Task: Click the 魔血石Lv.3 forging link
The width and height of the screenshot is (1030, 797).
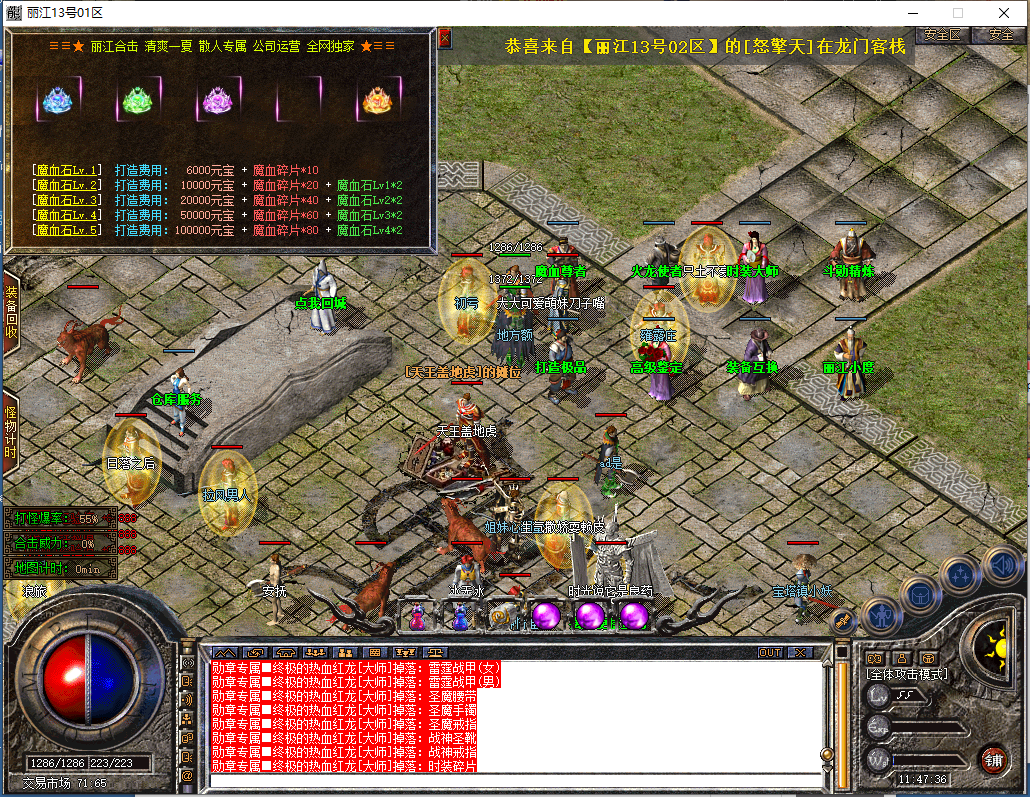Action: point(67,201)
